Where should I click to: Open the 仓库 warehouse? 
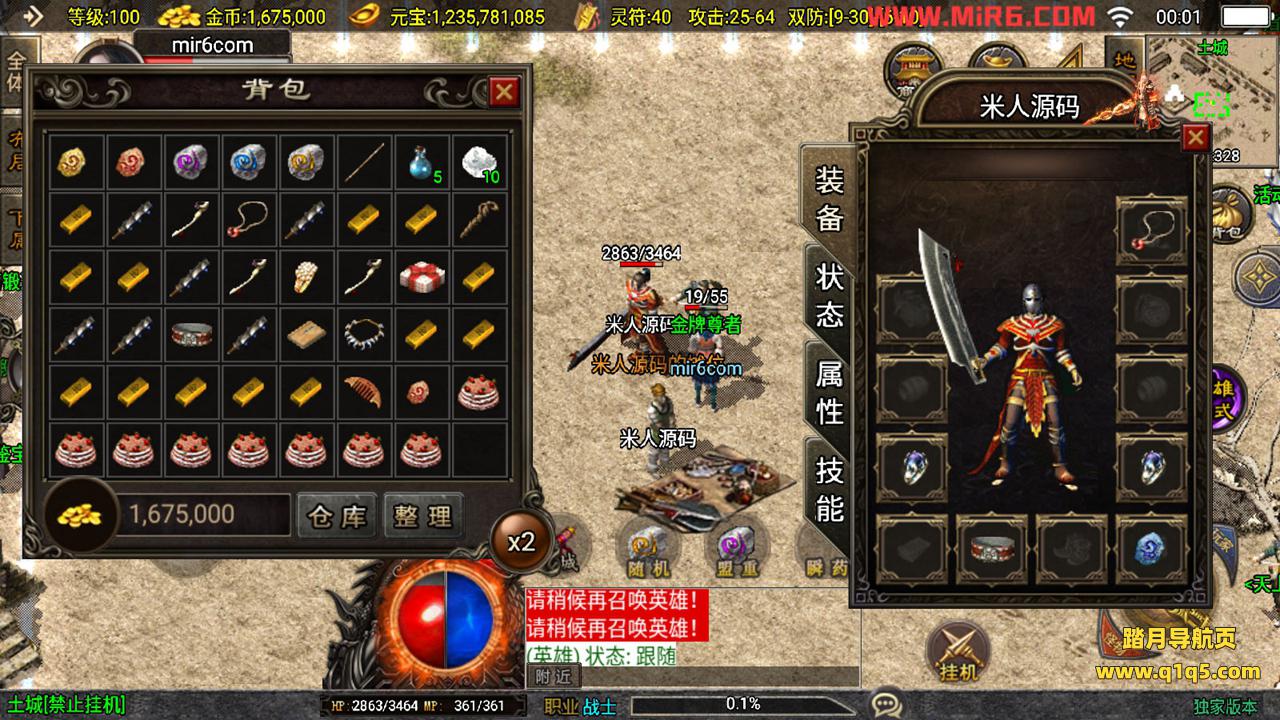pyautogui.click(x=338, y=516)
